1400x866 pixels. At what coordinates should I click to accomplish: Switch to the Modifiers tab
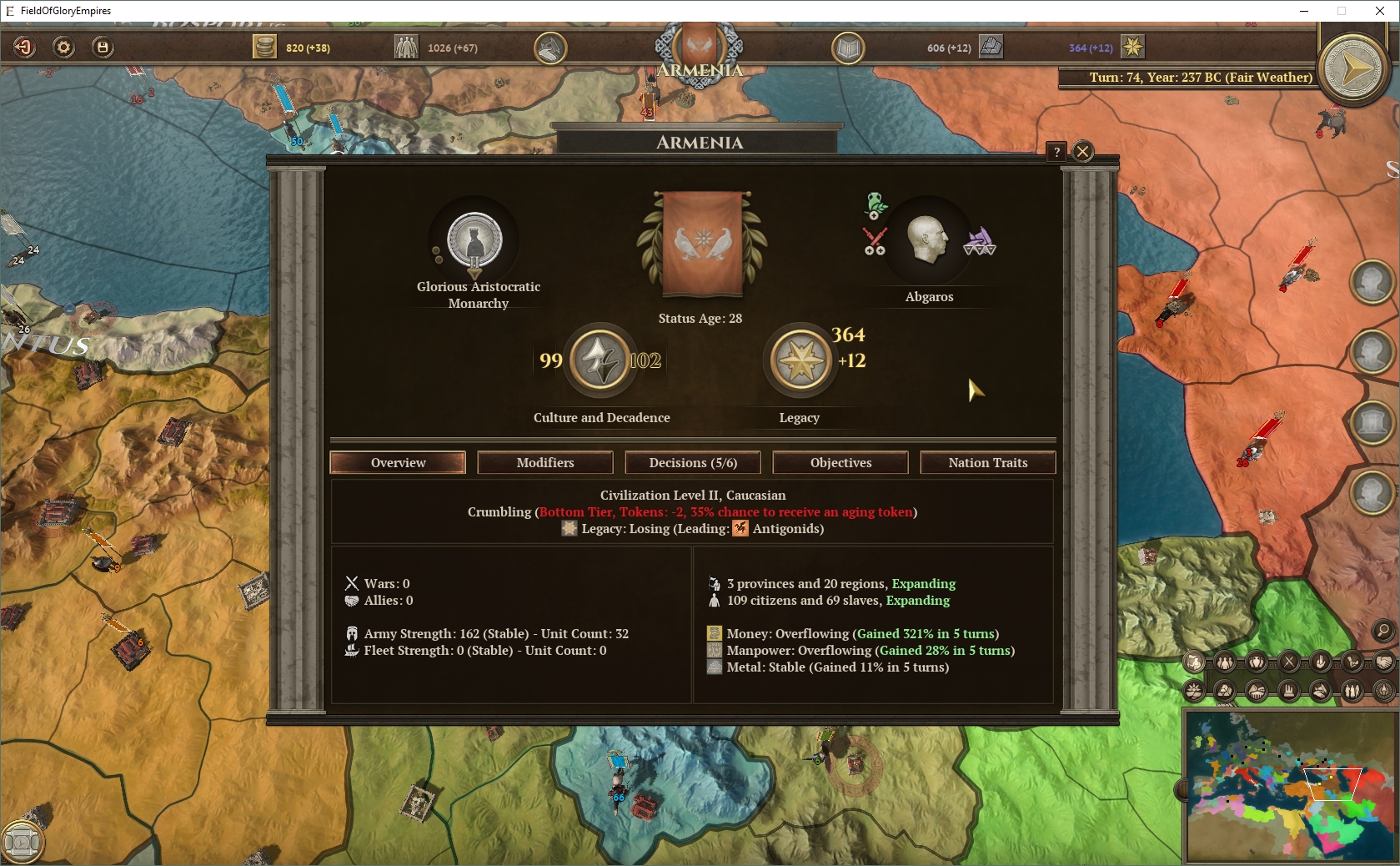(x=544, y=462)
